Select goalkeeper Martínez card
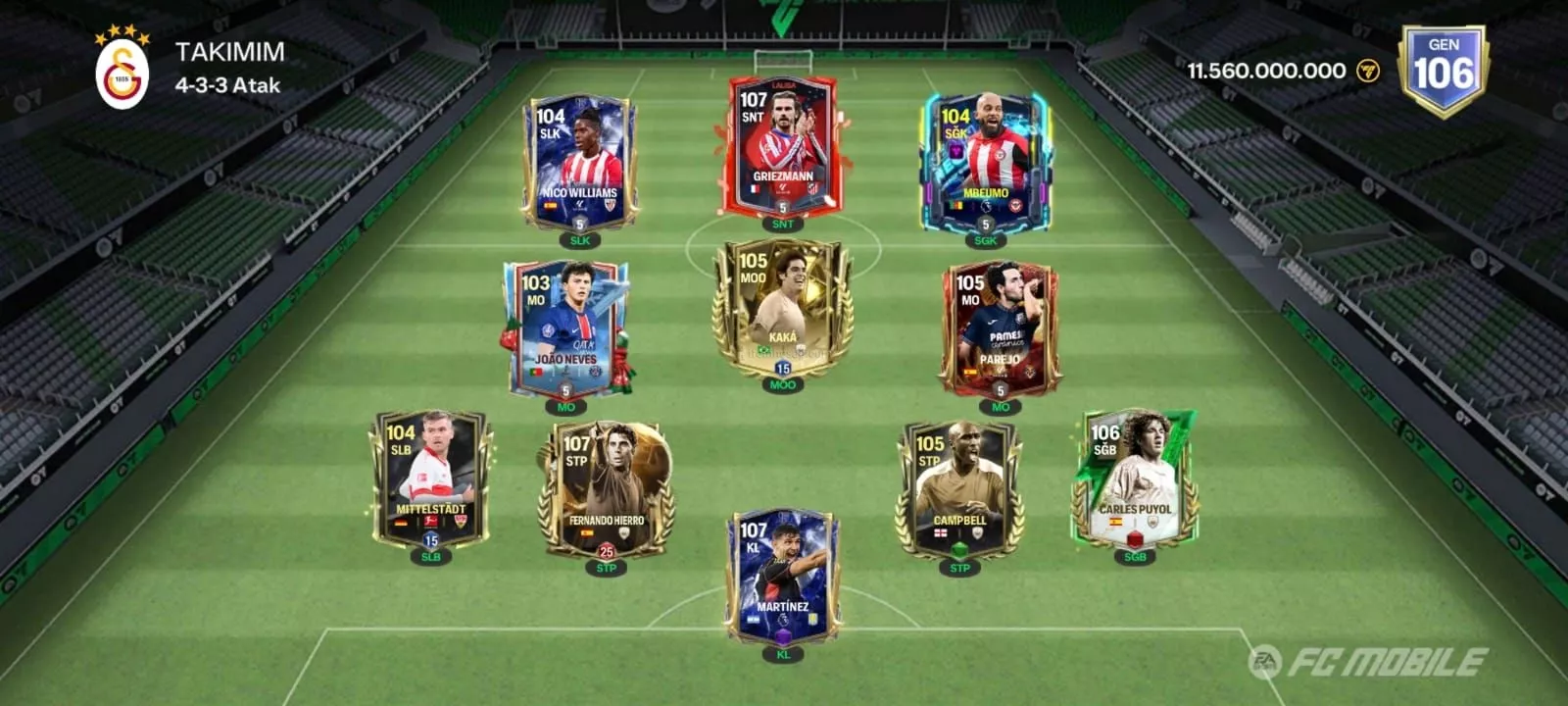Screen dimensions: 1568x706 [782, 577]
